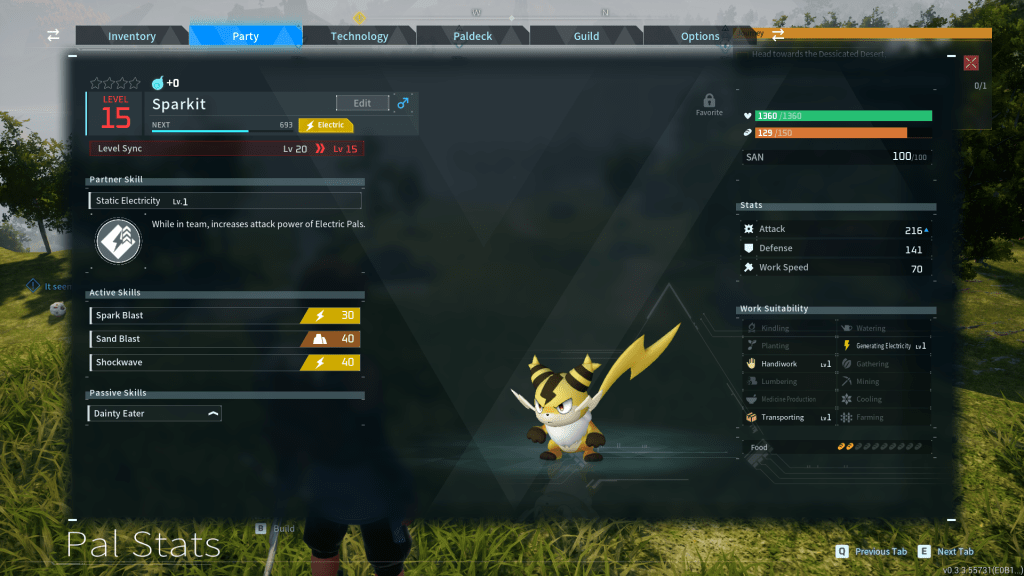Open the Technology tab
The image size is (1024, 576).
[359, 36]
